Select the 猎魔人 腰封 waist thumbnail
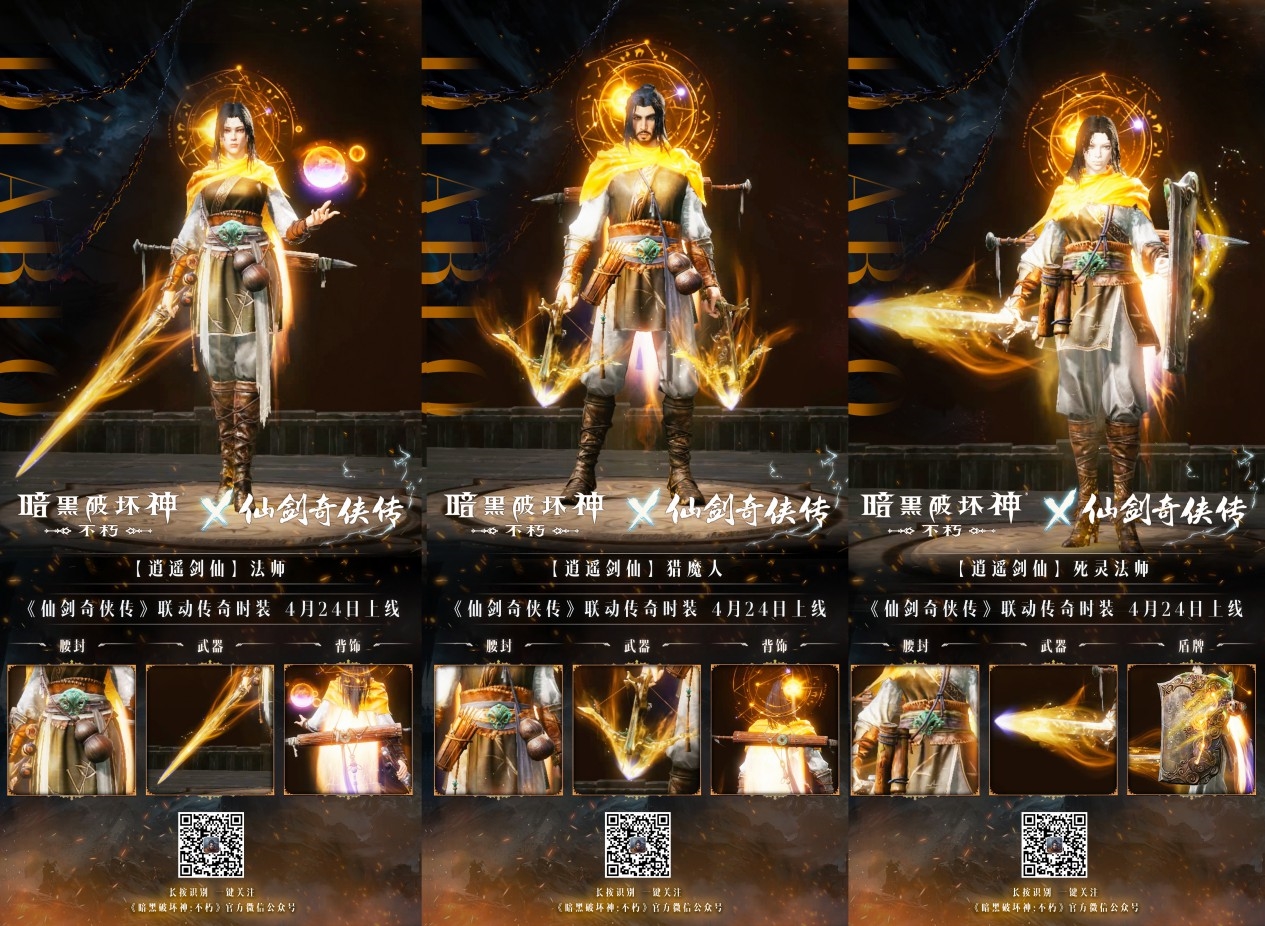Screen dimensions: 1265x926 click(498, 730)
